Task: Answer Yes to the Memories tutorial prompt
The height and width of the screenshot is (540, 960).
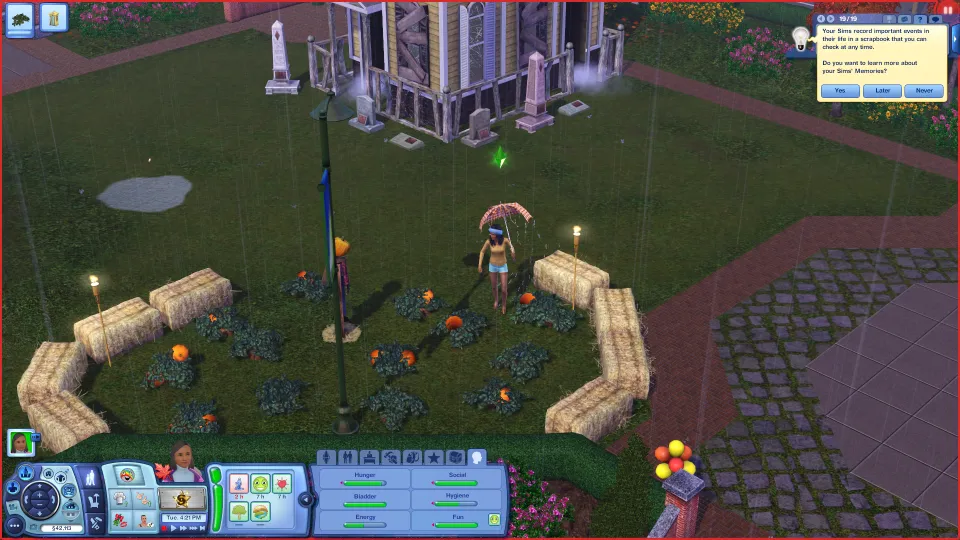Action: pos(840,90)
